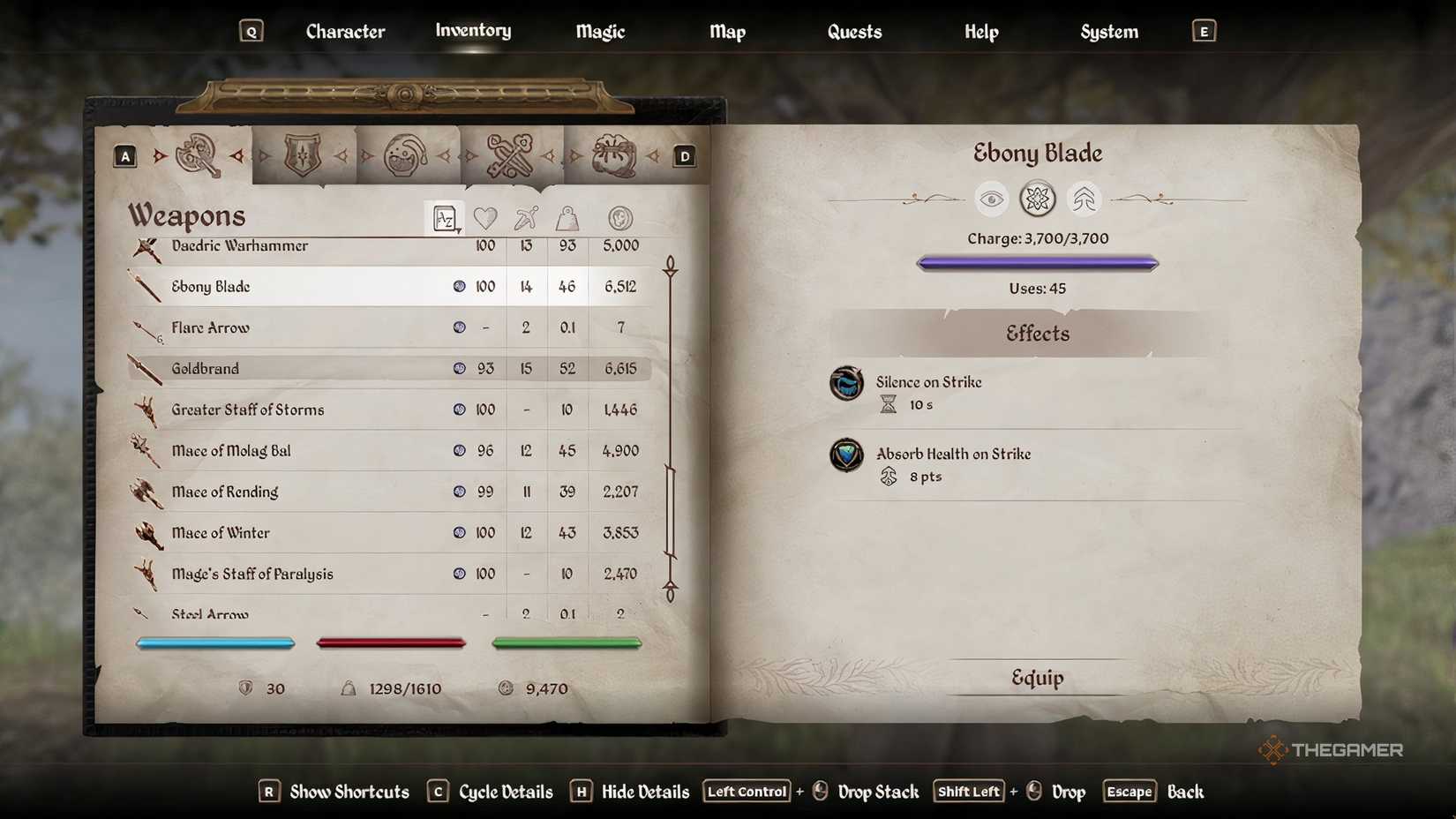Cycle to previous category with the left arrow
This screenshot has height=819, width=1456.
(x=159, y=154)
